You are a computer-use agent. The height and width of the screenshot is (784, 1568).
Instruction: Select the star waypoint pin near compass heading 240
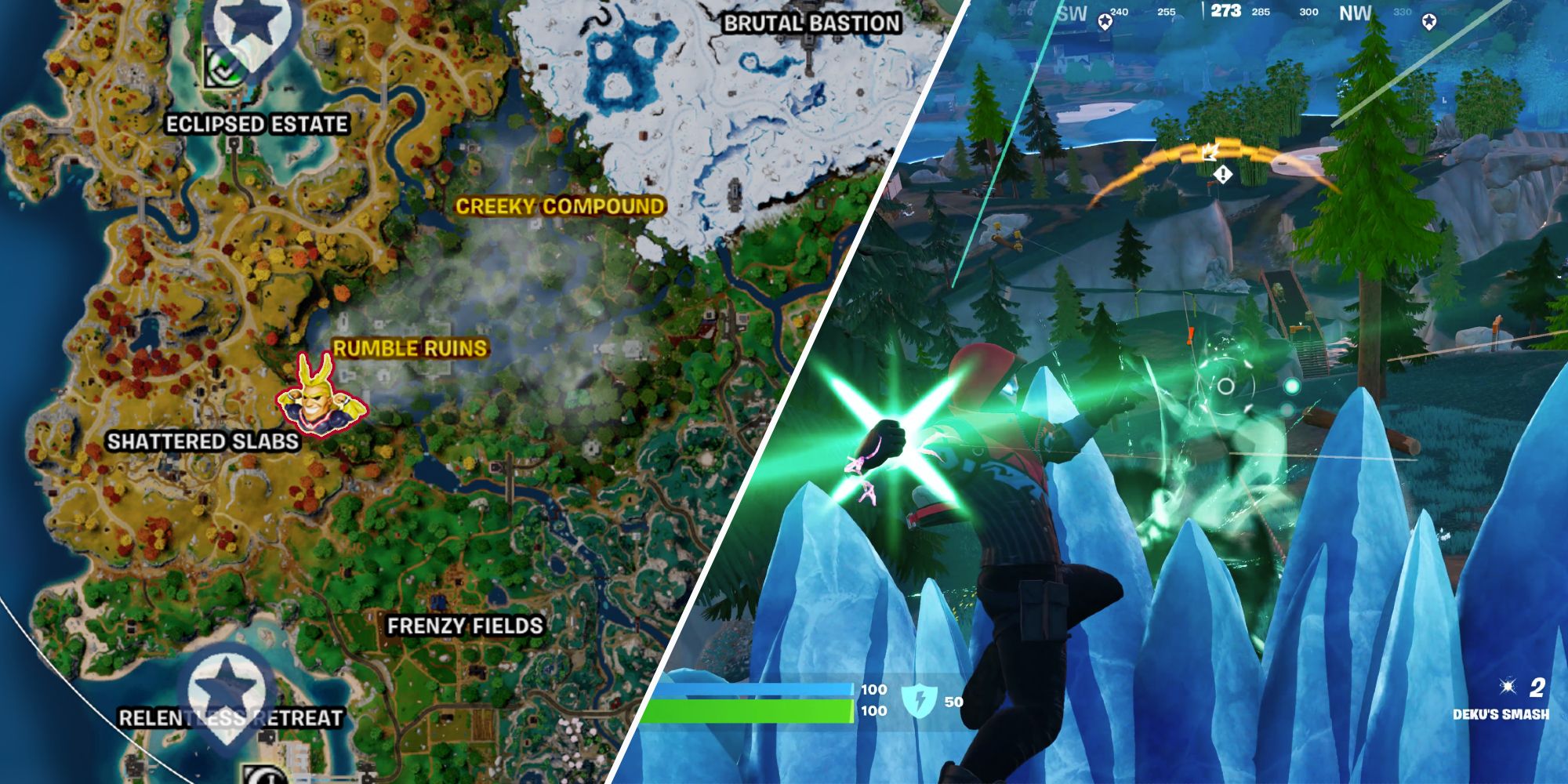click(x=1105, y=22)
